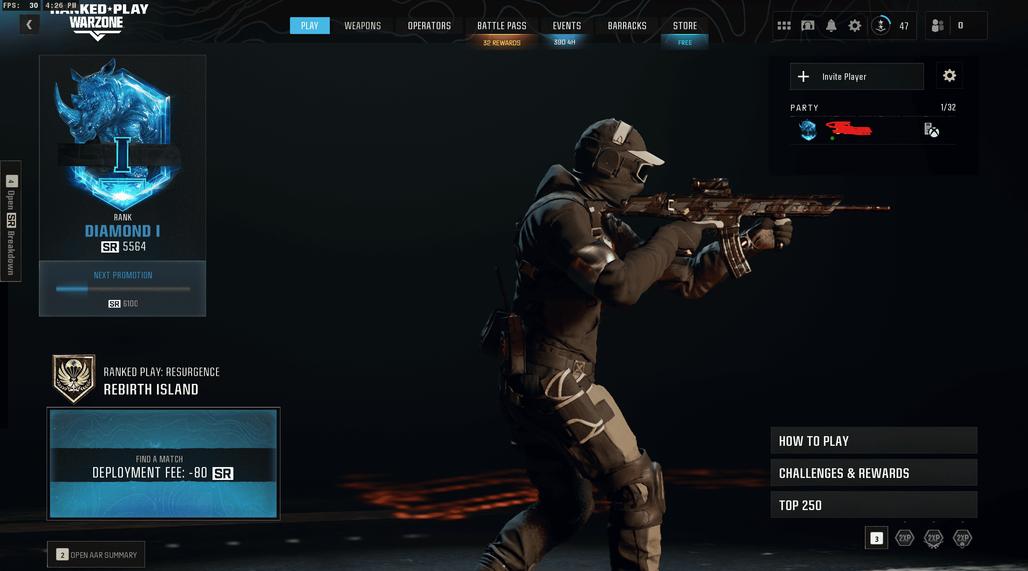Open the AAR Summary

97,555
